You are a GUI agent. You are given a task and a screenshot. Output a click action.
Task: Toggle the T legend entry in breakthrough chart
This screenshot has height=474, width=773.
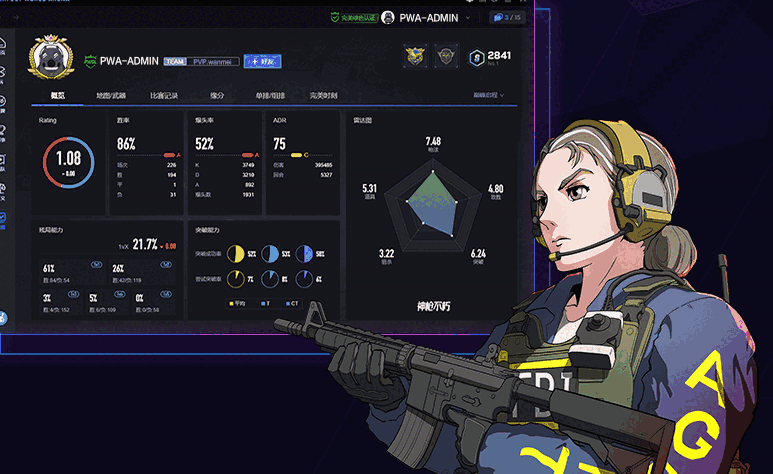pyautogui.click(x=266, y=303)
